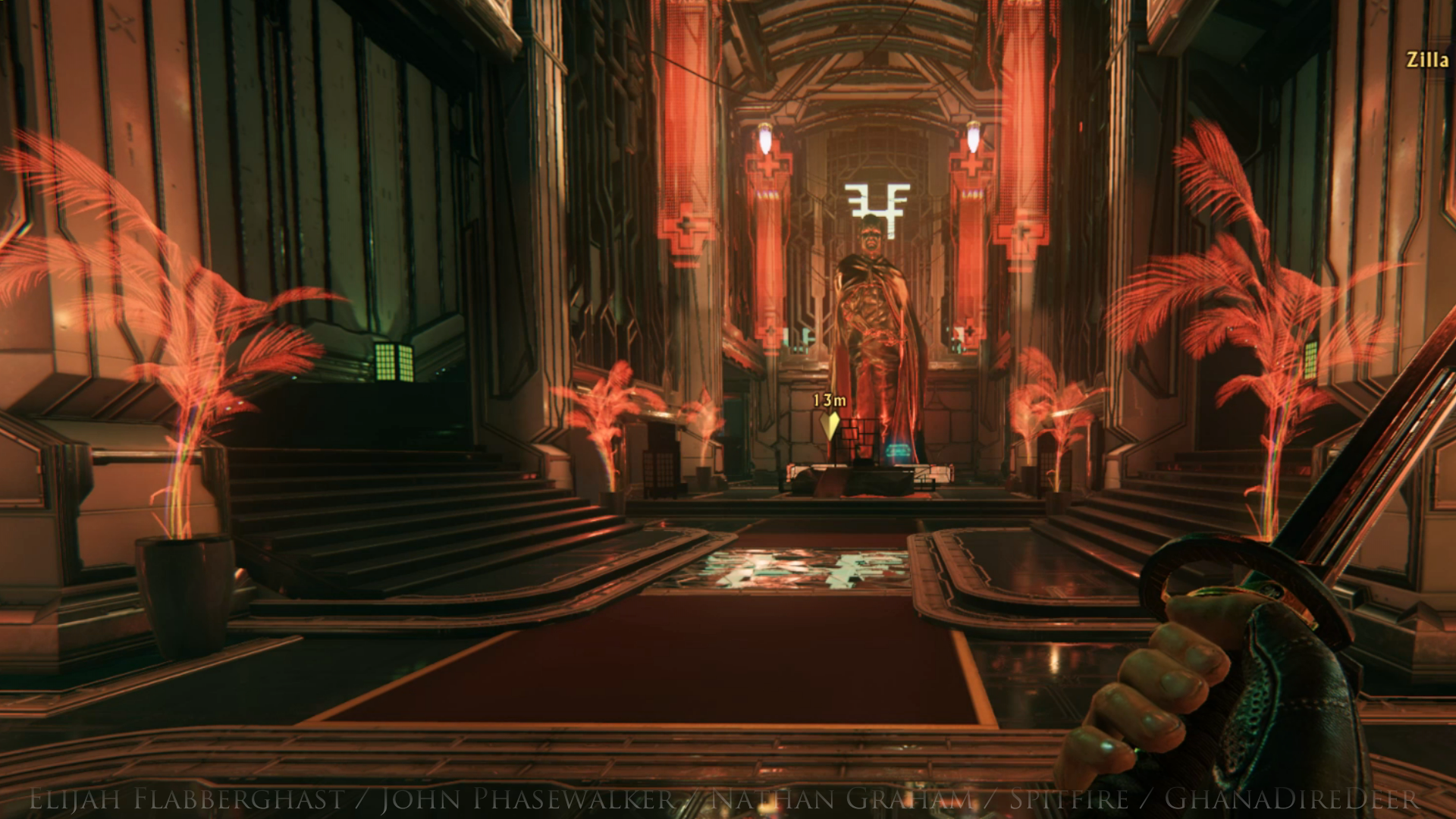Select the purple lantern above the left banner
This screenshot has height=819, width=1456.
tap(765, 139)
